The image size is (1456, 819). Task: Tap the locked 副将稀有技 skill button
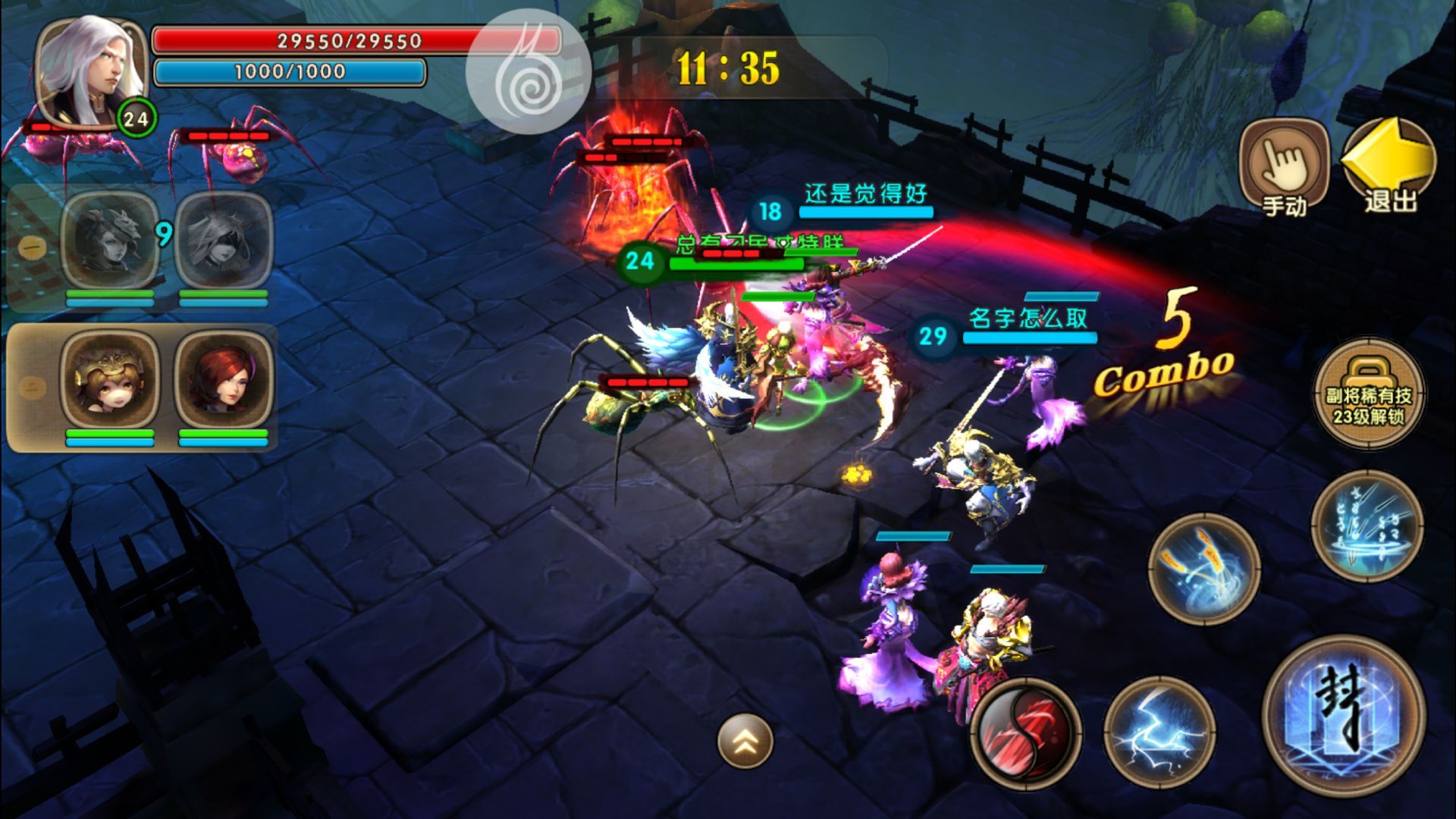pyautogui.click(x=1368, y=394)
